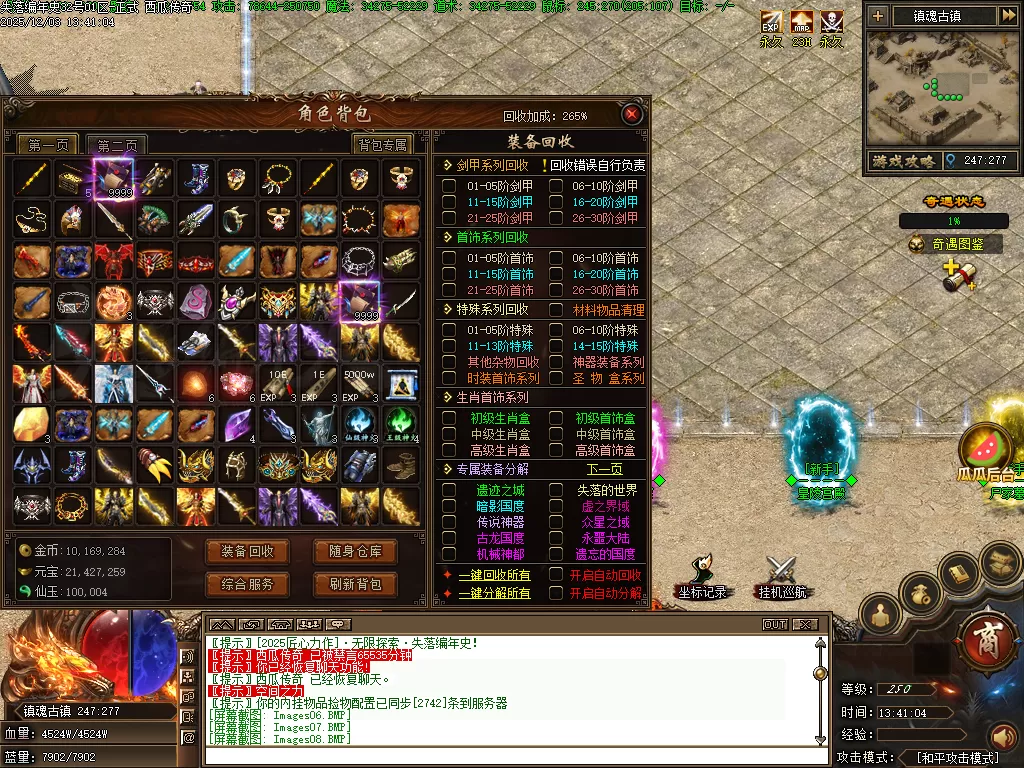This screenshot has width=1024, height=768.
Task: Click 一键回收所有 to recycle everything
Action: point(494,575)
